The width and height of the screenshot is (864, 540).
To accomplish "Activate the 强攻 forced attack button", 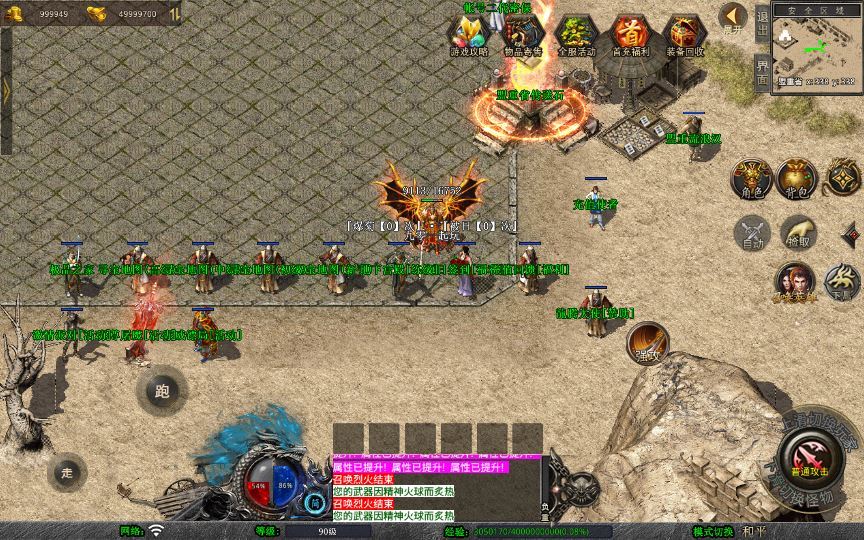I will coord(646,341).
